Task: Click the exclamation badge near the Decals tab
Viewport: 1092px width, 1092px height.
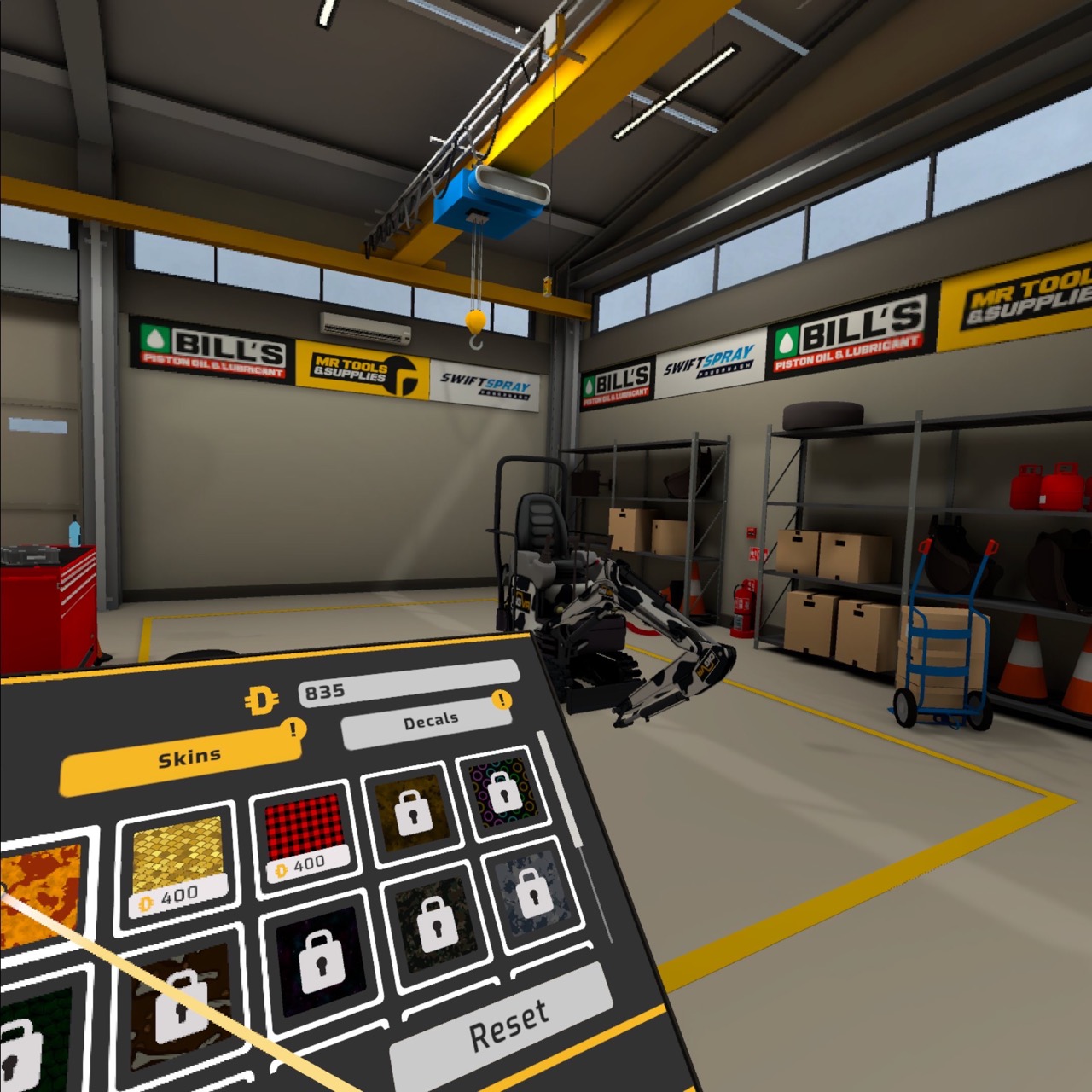Action: click(503, 699)
